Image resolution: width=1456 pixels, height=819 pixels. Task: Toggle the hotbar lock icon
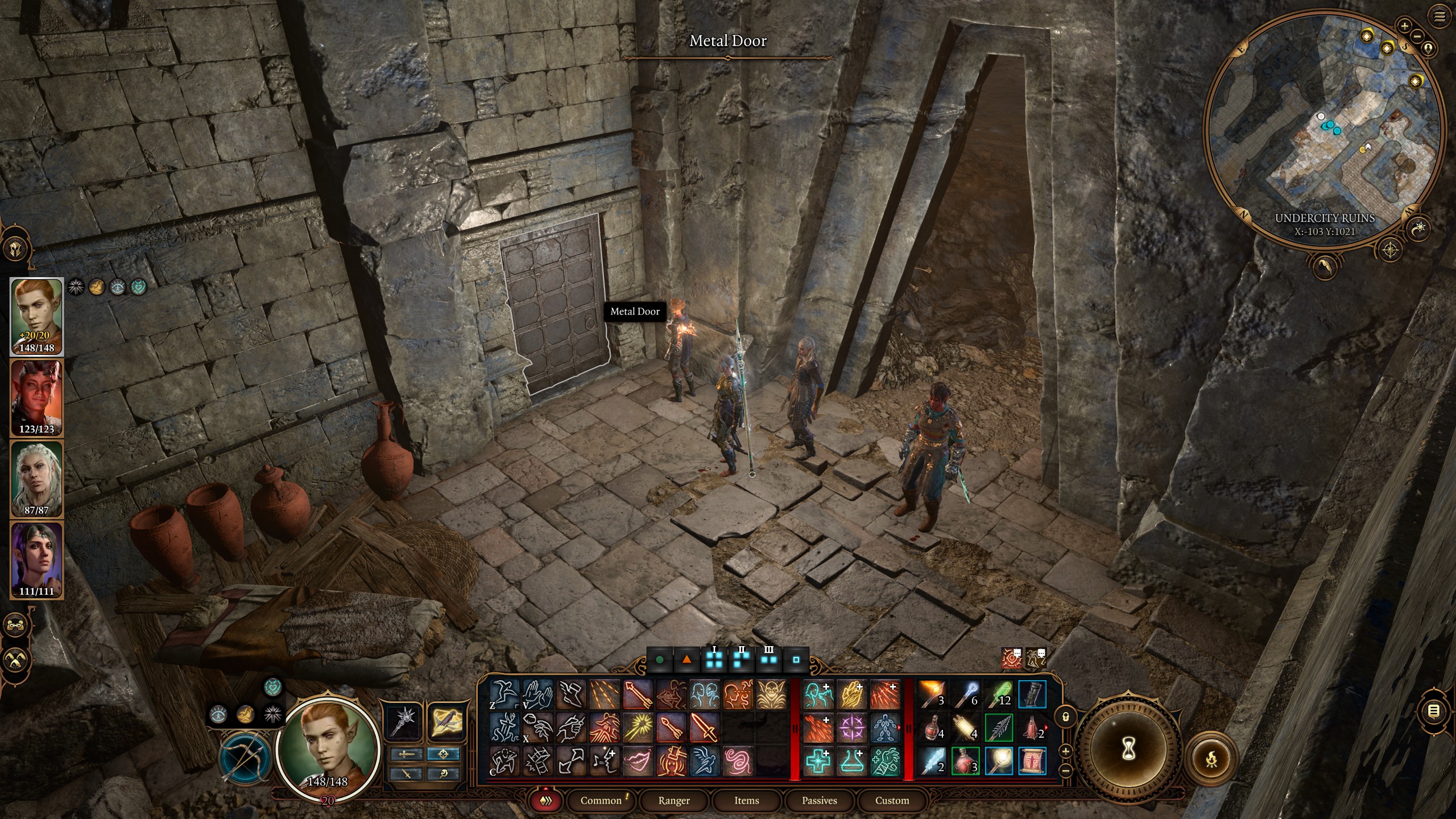[1066, 717]
